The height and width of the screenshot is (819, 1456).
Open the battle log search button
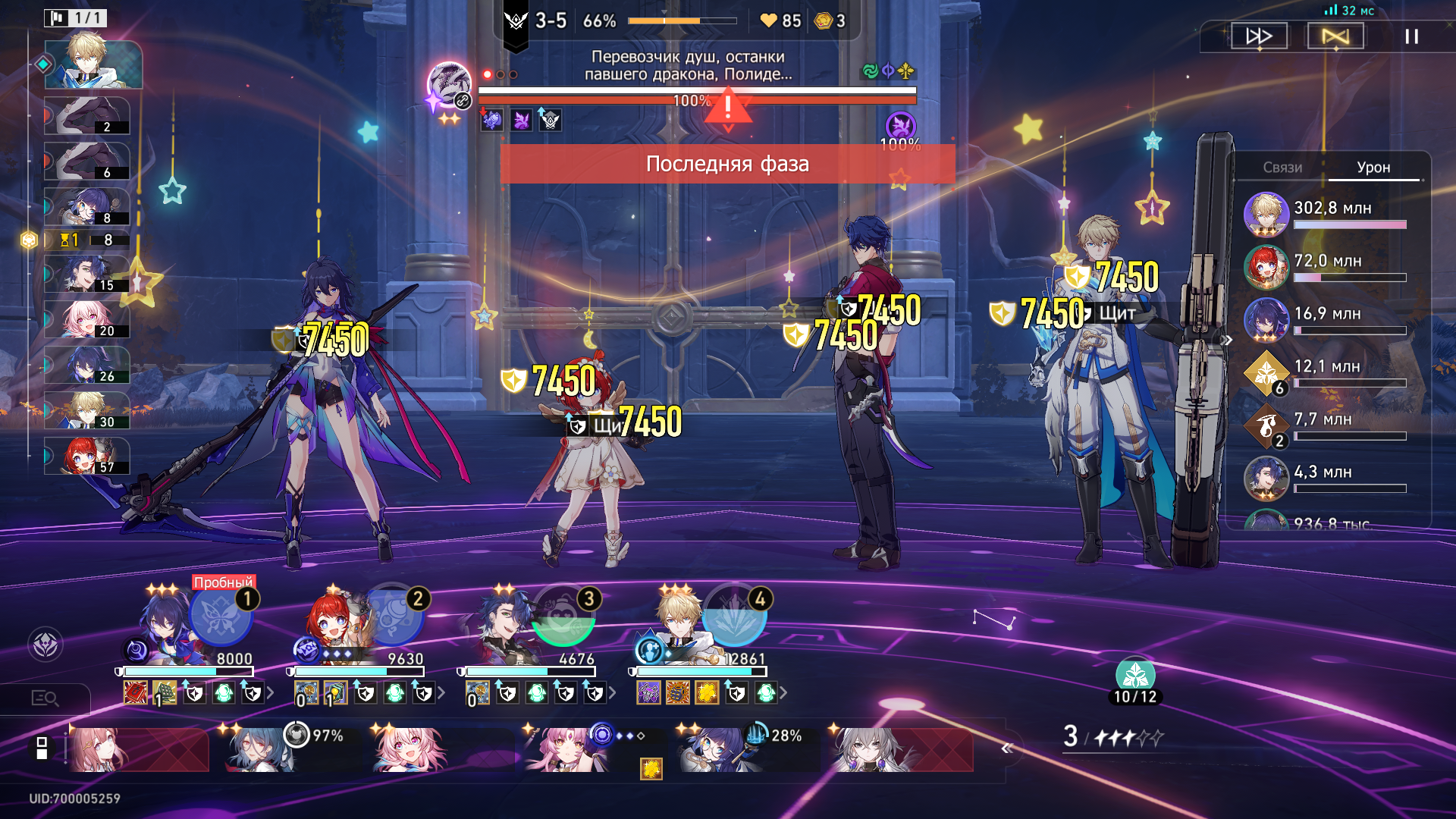(x=45, y=698)
